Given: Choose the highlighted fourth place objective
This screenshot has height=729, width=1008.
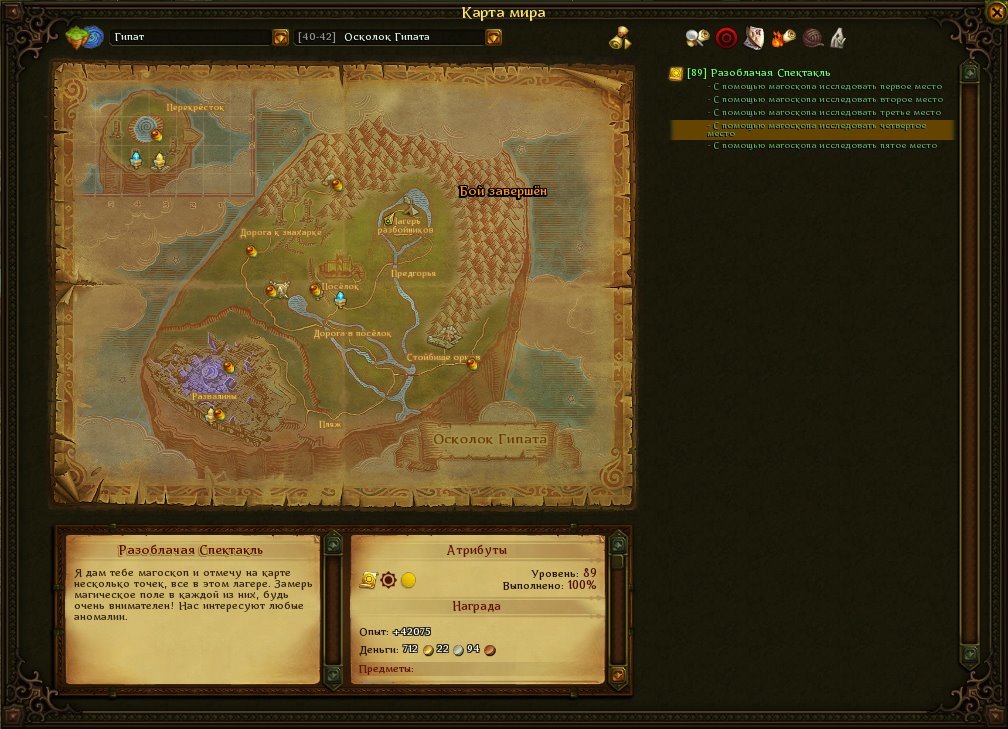Looking at the screenshot, I should 811,129.
